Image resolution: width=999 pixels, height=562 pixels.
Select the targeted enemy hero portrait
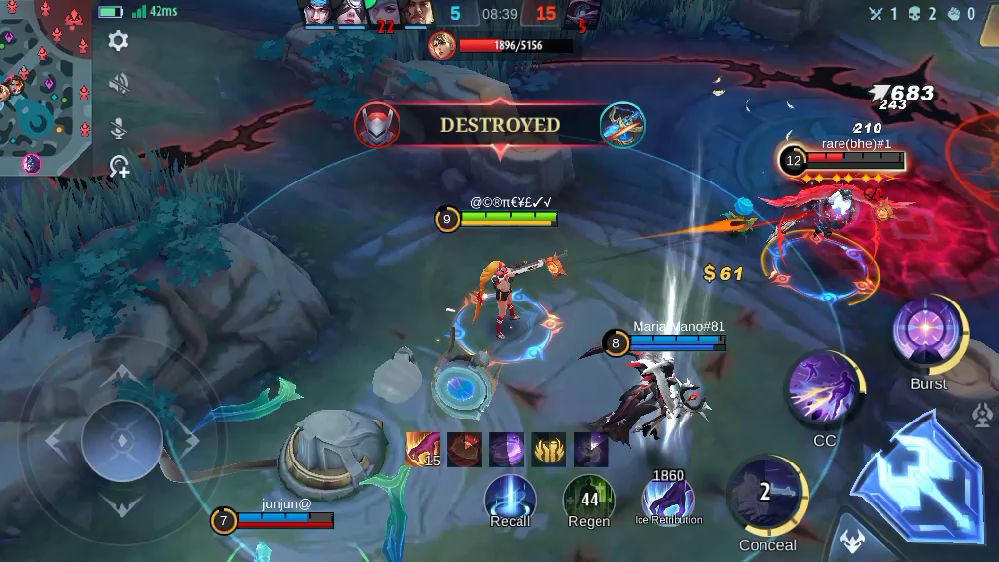pos(442,45)
